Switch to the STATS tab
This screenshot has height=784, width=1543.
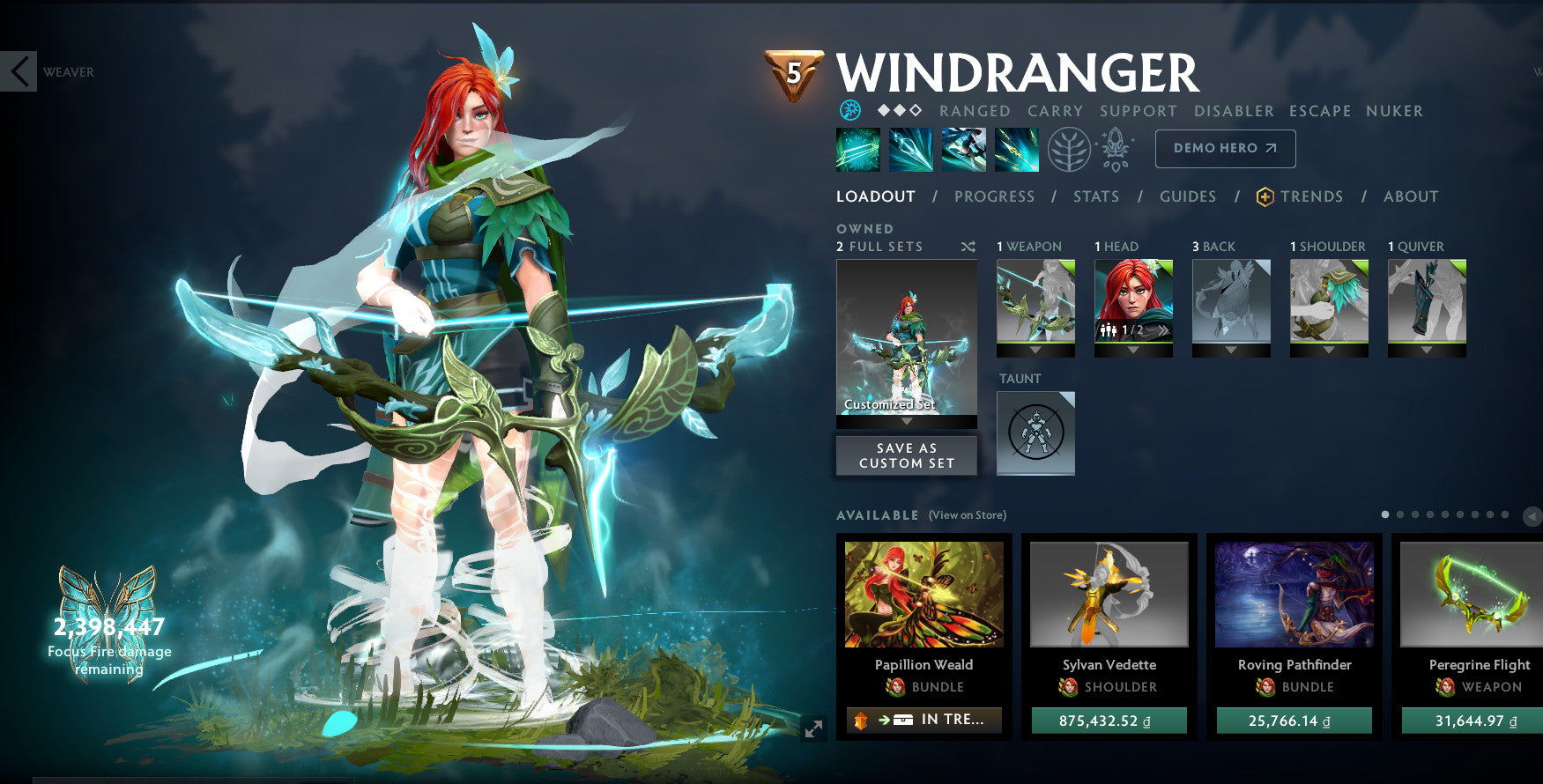[x=1095, y=196]
